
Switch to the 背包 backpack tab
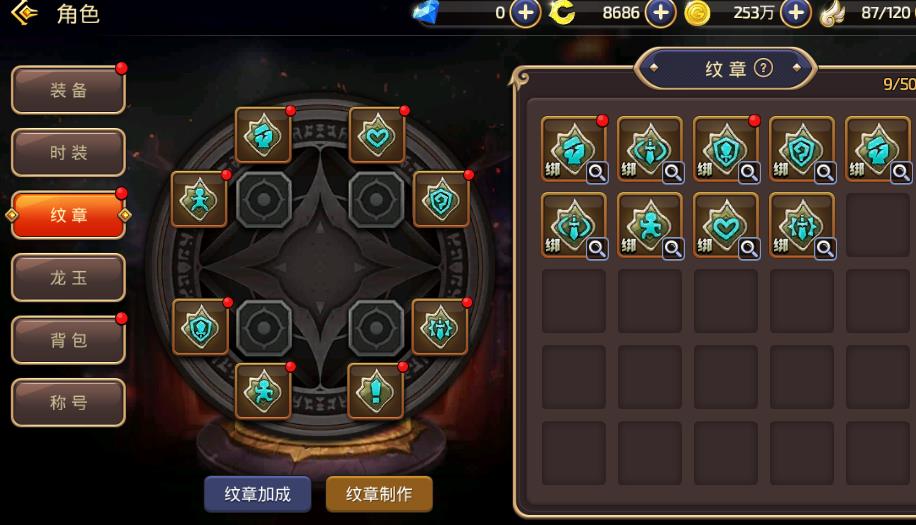click(68, 340)
